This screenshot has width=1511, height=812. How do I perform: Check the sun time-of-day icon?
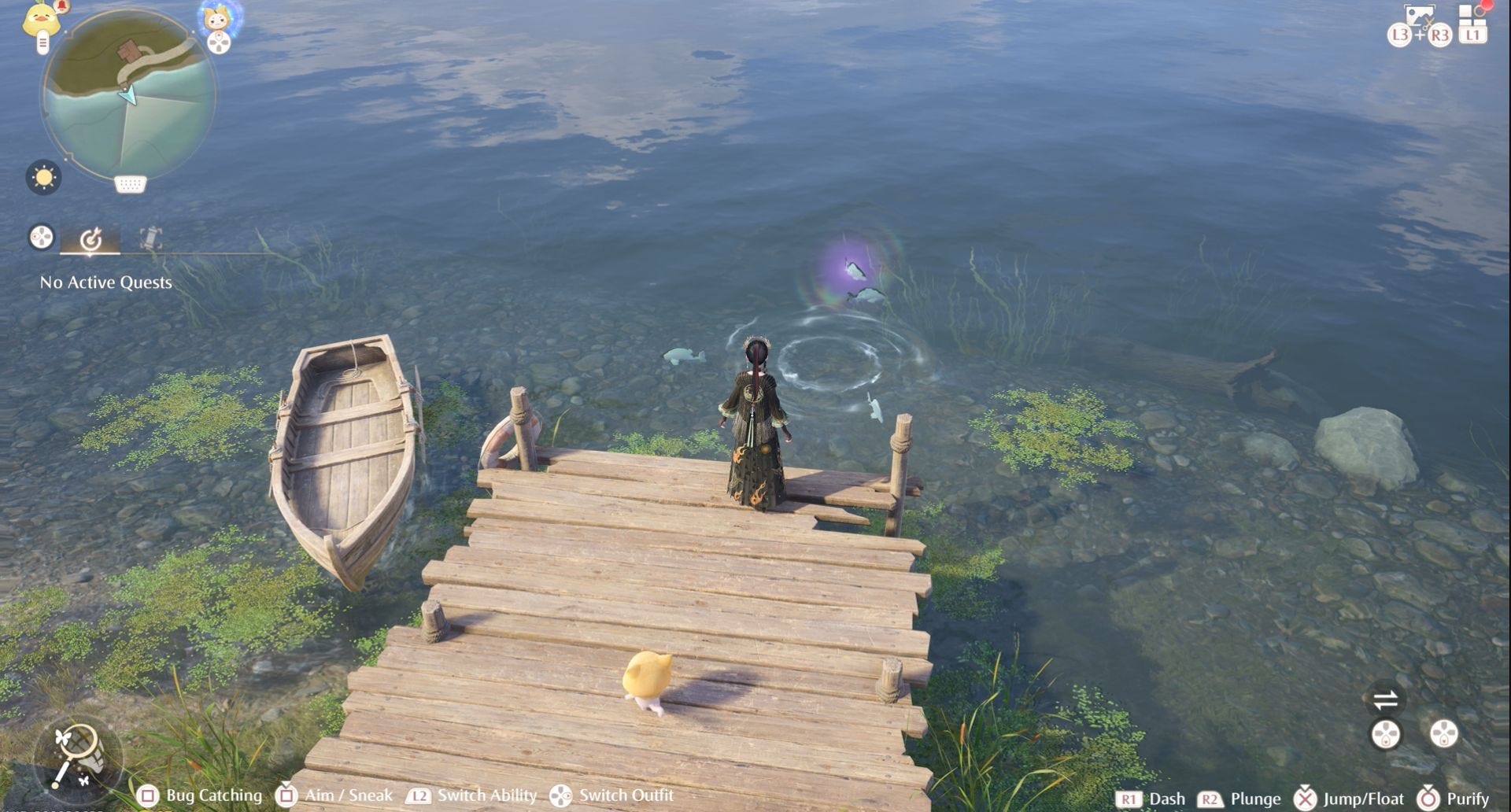pyautogui.click(x=43, y=178)
